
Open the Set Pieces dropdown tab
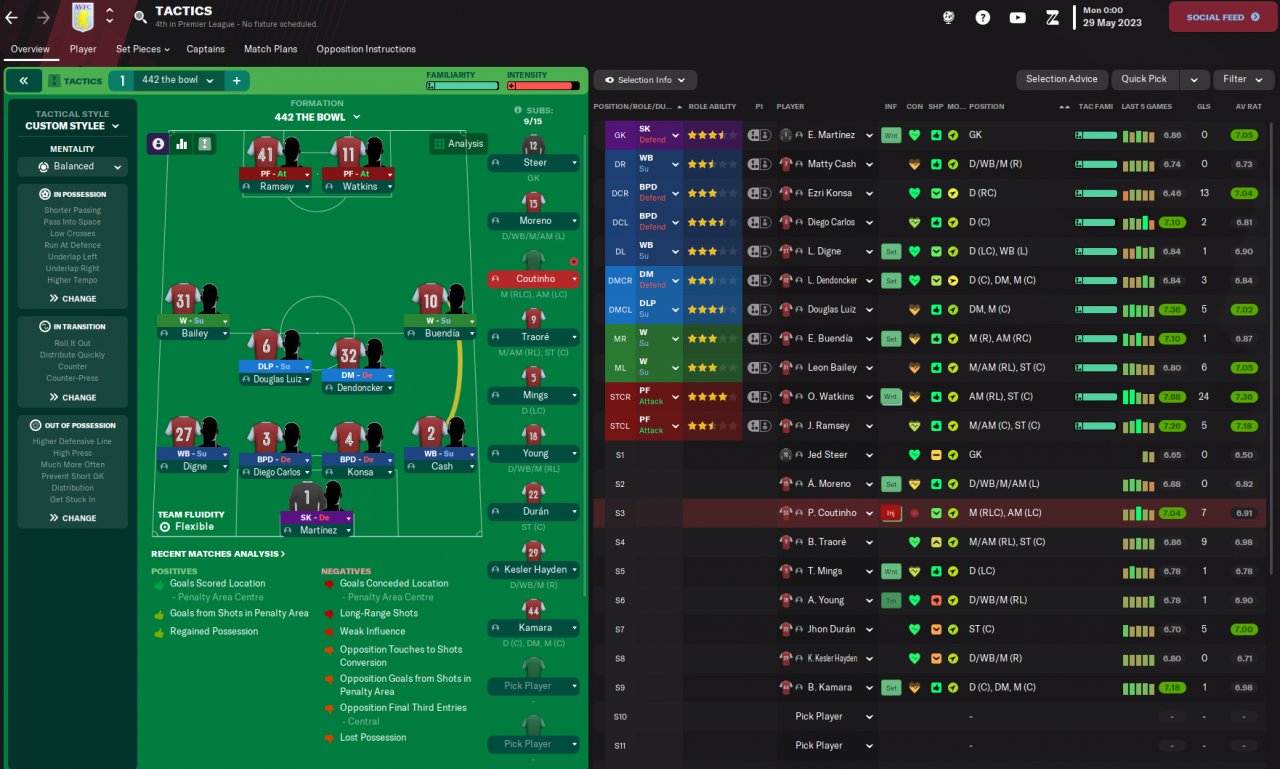click(x=142, y=49)
